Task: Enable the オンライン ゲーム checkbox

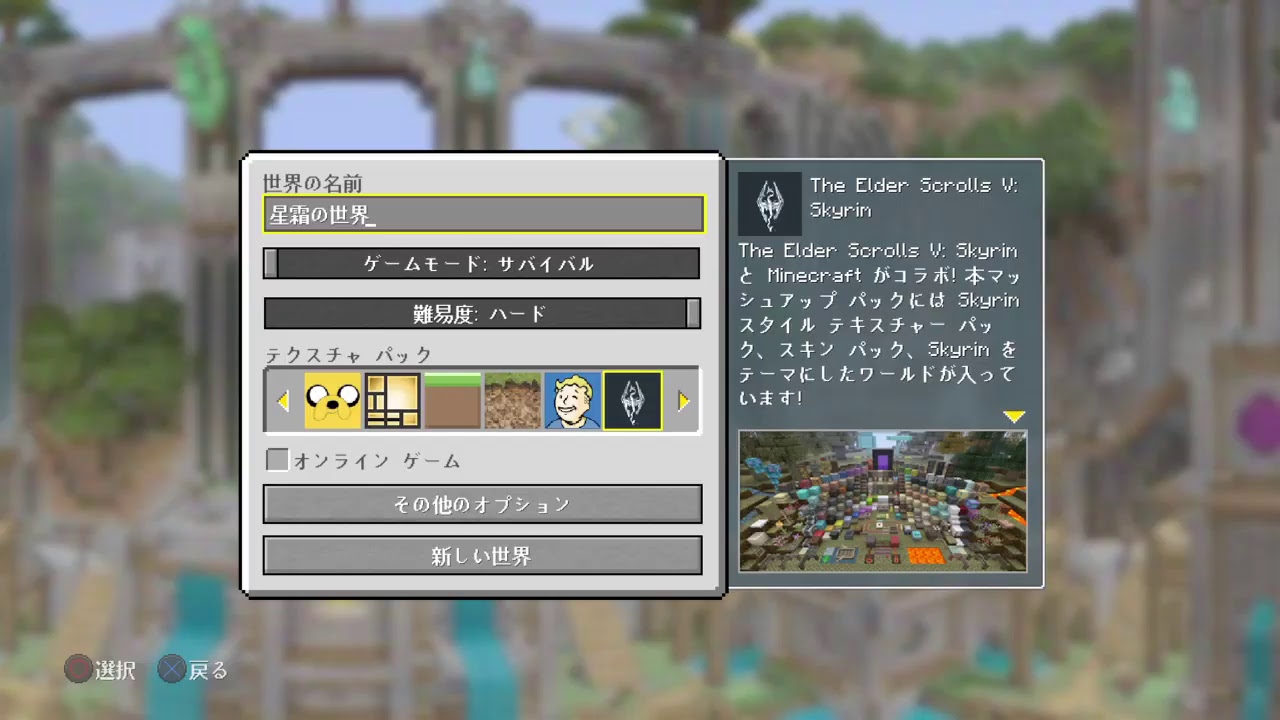Action: point(275,460)
